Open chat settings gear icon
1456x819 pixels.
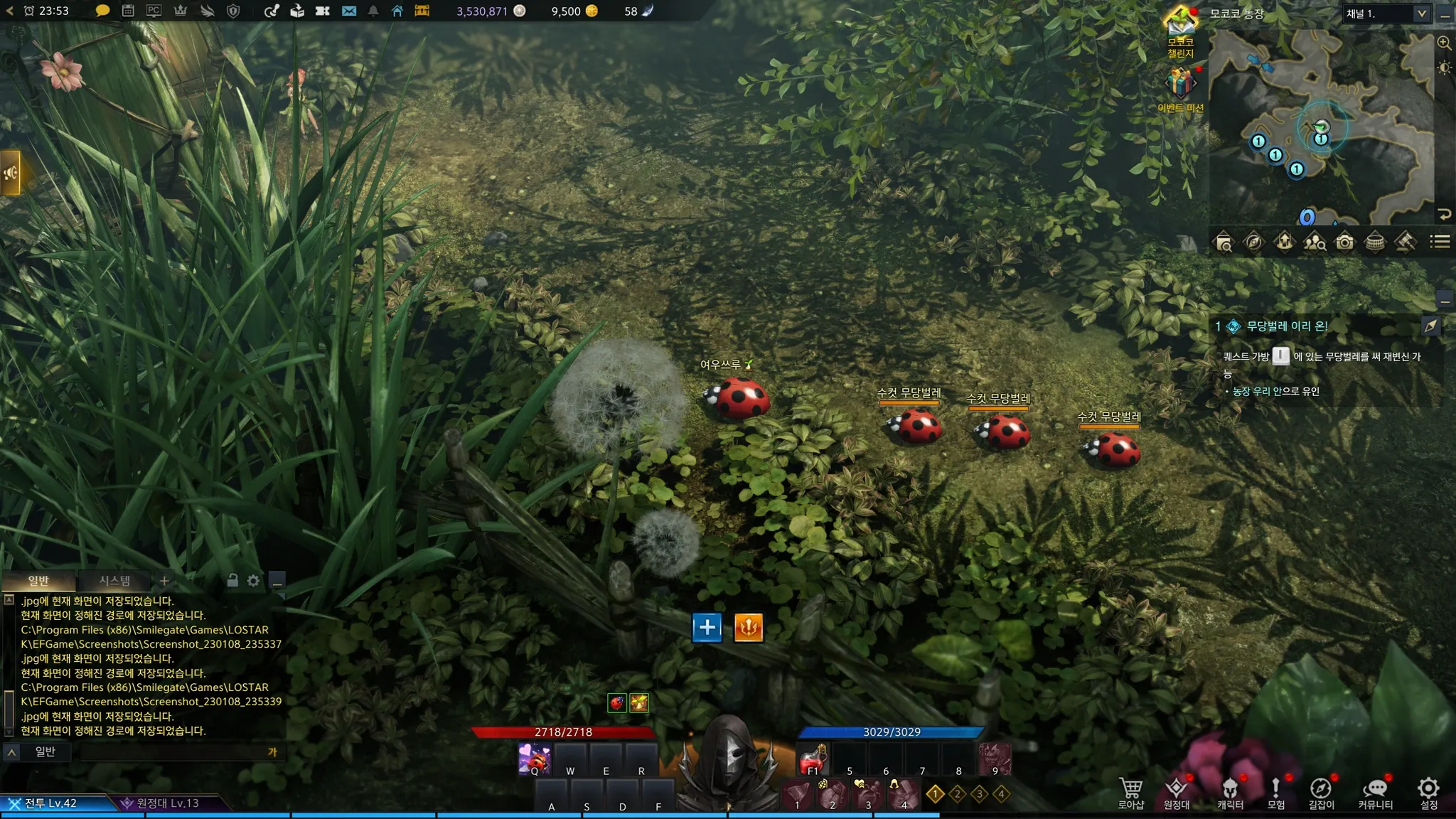point(253,581)
